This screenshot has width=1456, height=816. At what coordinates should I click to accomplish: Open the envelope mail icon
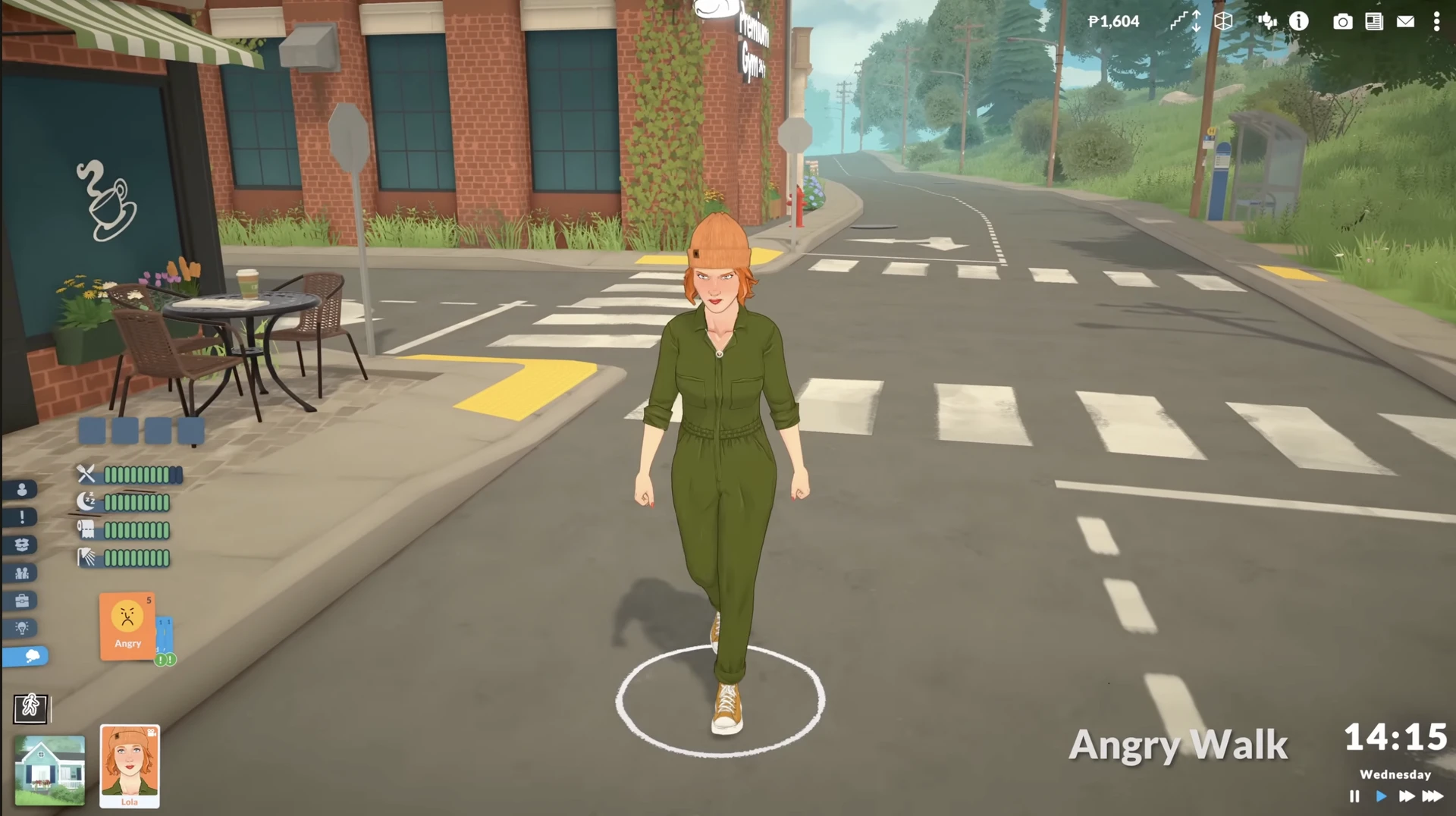click(x=1405, y=21)
